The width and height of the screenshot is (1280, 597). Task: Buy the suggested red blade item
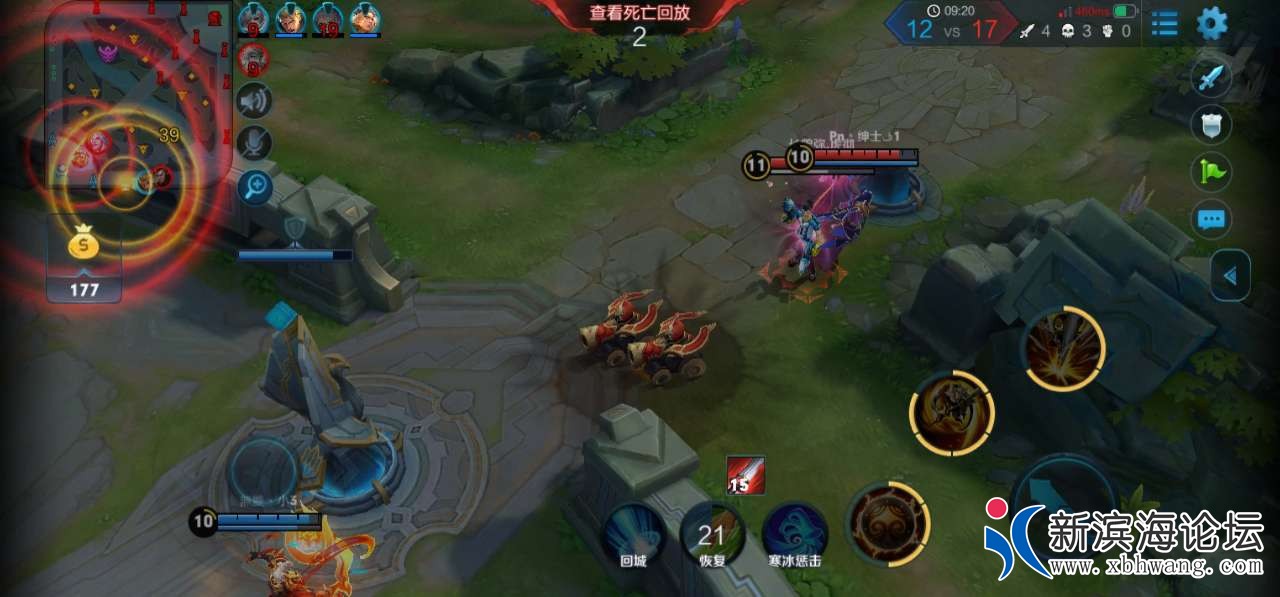[746, 475]
